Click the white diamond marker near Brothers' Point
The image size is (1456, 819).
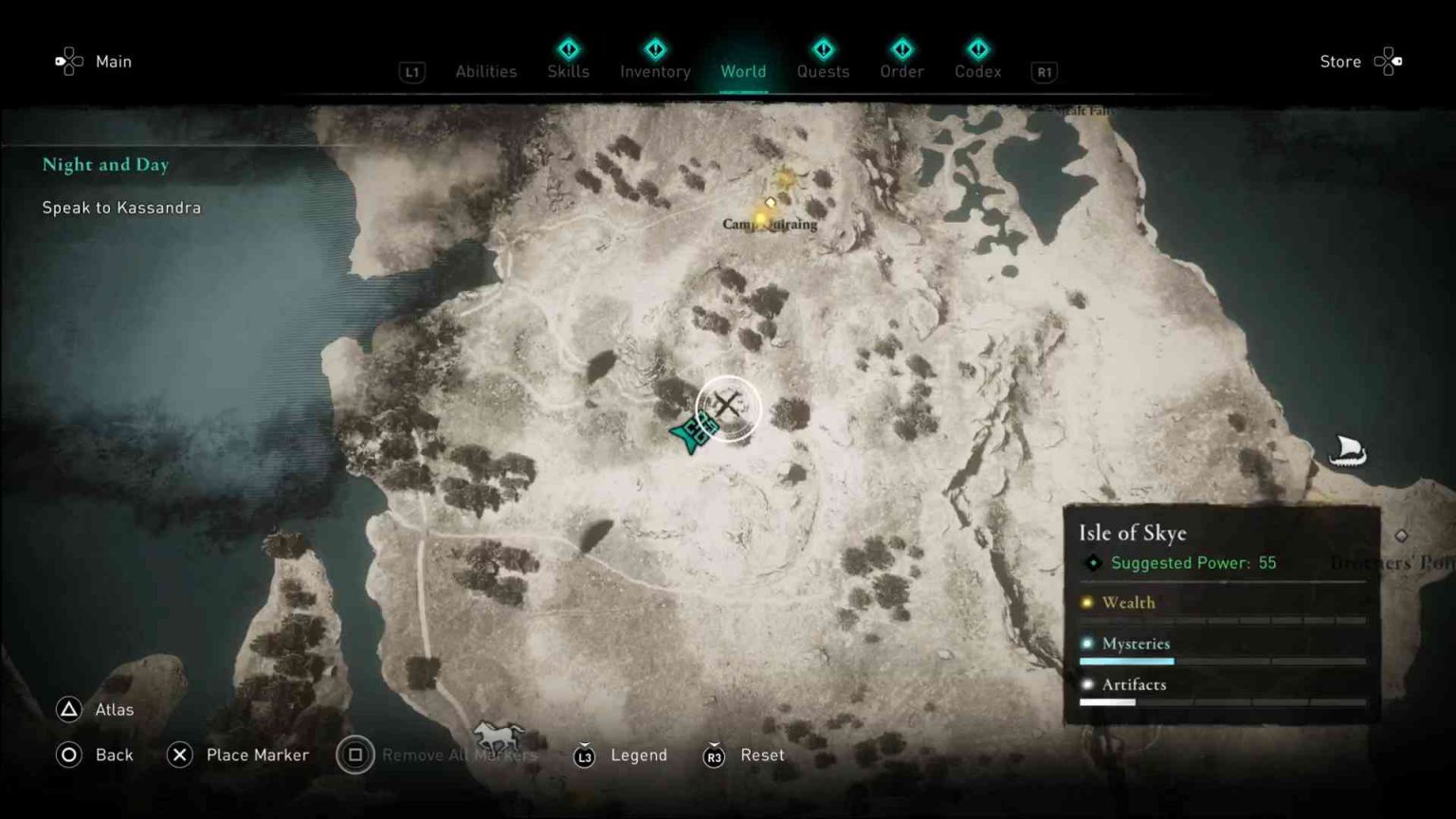click(1400, 536)
